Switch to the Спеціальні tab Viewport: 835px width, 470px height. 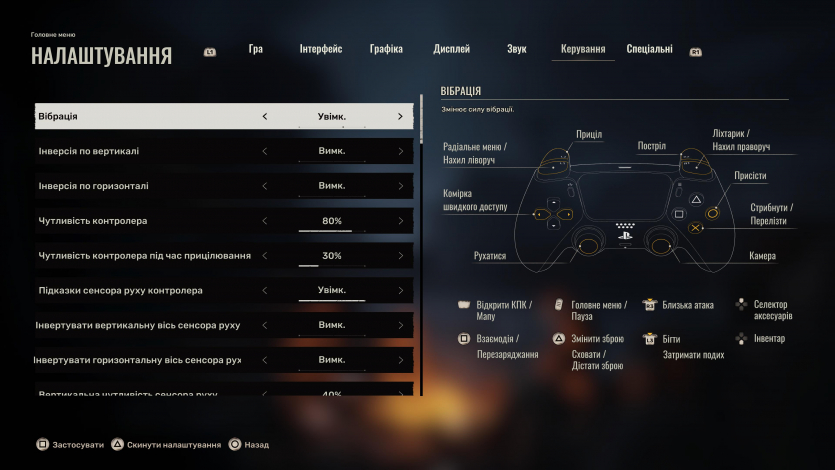649,49
